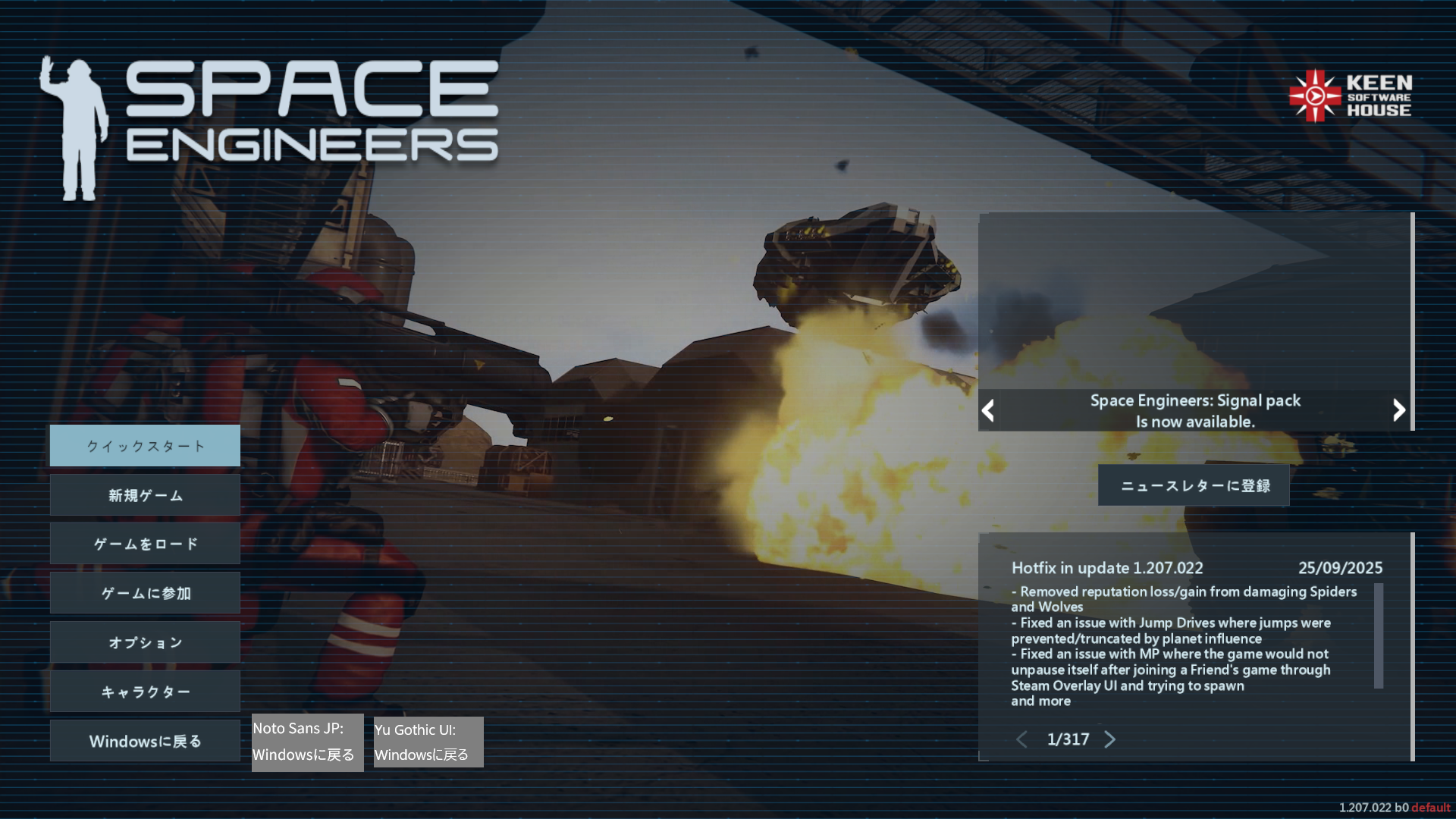The height and width of the screenshot is (819, 1456).
Task: Open the オプション options menu
Action: (145, 642)
